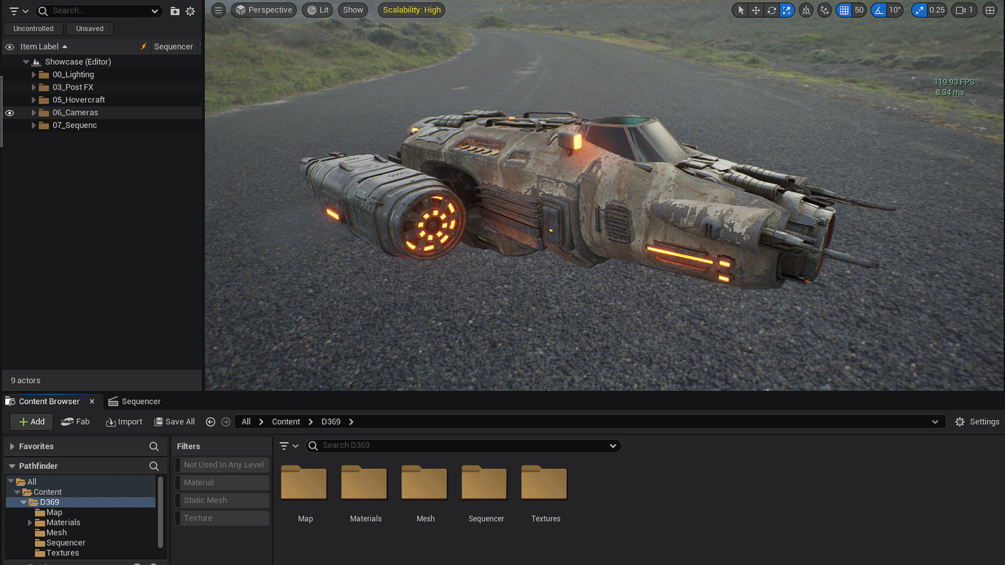Toggle visibility of 06_Cameras folder

[10, 113]
